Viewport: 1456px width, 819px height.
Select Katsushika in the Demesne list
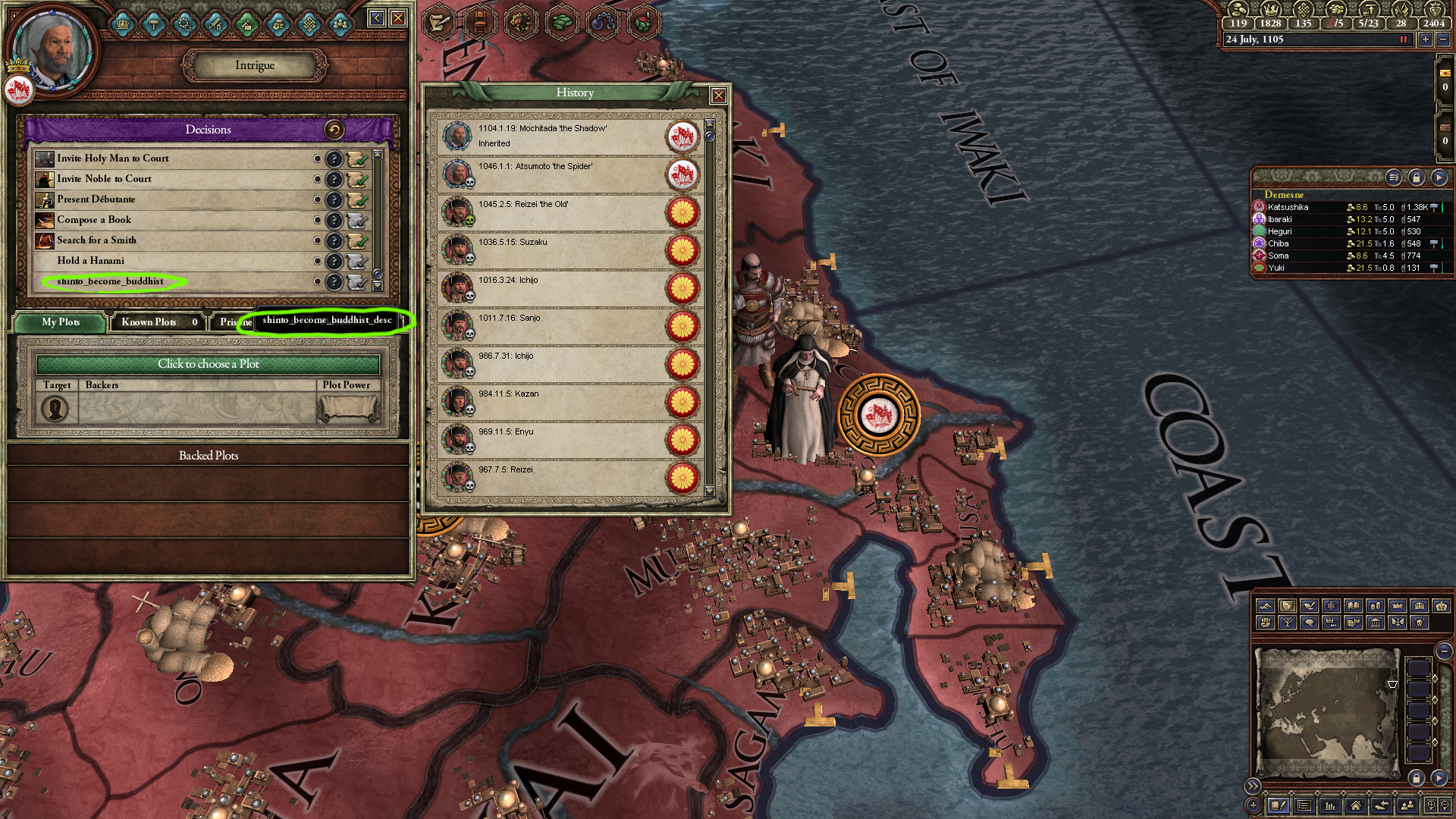(x=1288, y=207)
